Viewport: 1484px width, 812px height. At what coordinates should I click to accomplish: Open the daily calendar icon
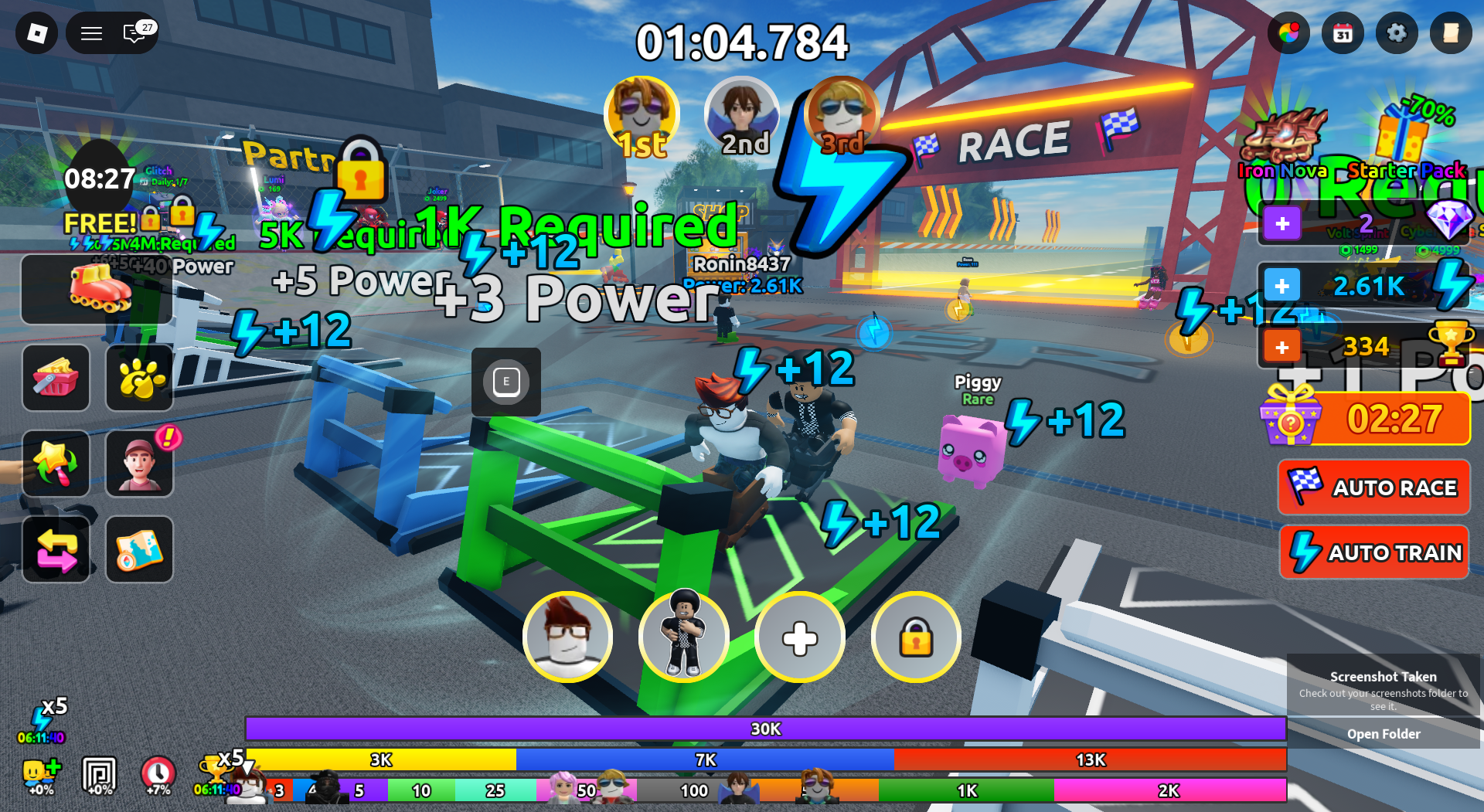point(1343,33)
